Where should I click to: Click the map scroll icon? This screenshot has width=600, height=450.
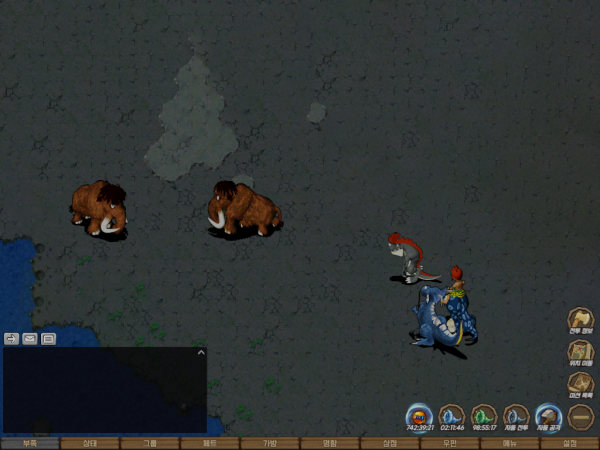click(581, 352)
